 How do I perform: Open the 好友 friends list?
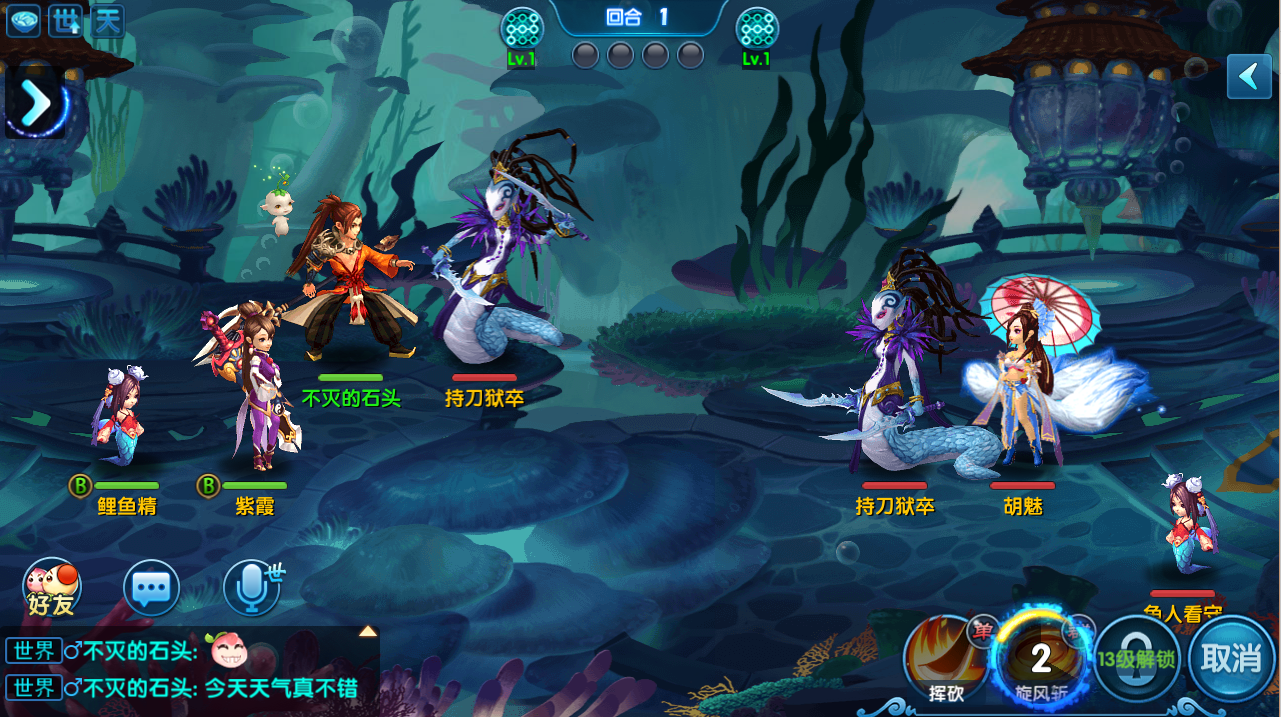(51, 588)
